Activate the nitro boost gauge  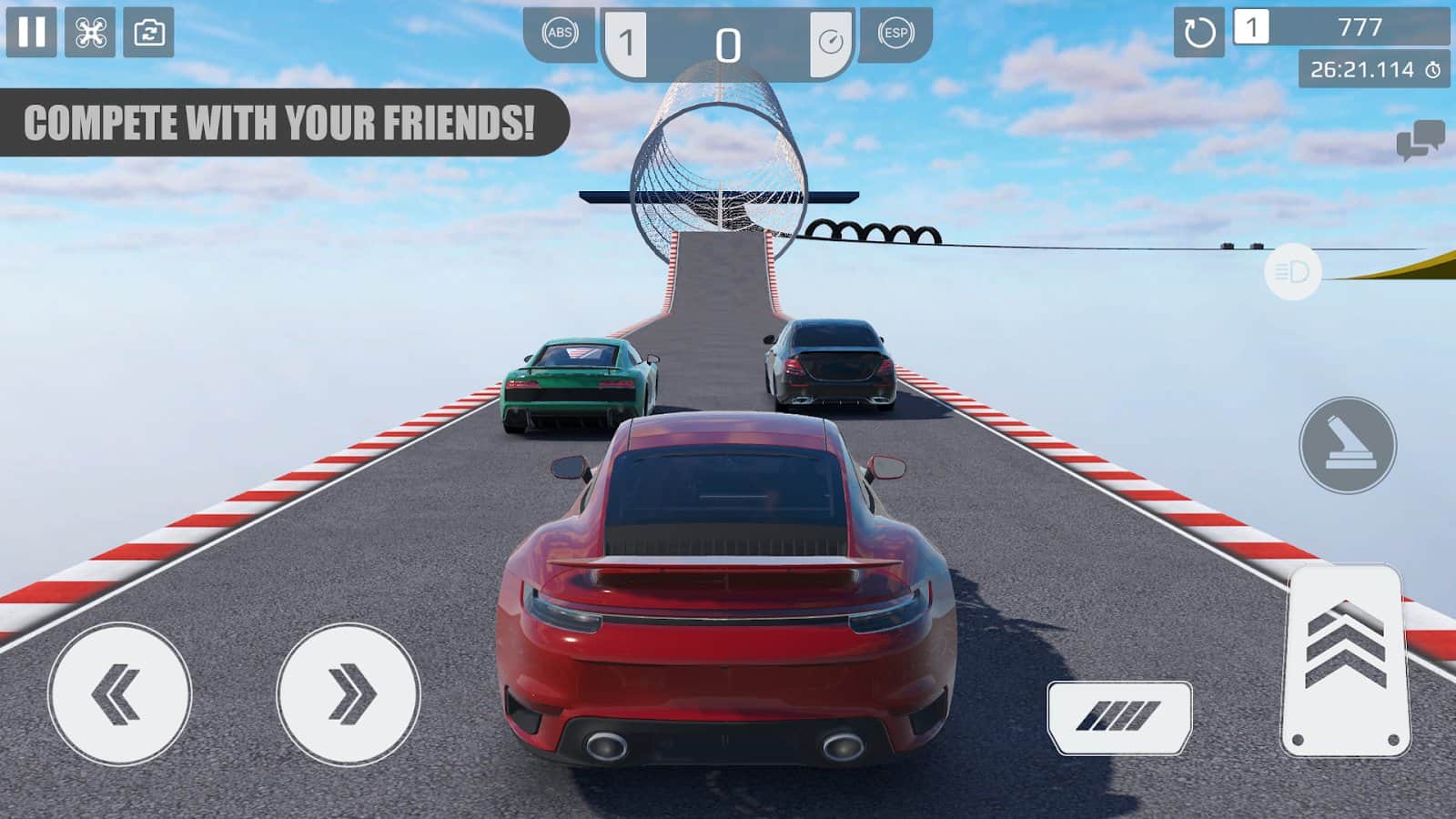tap(1119, 717)
